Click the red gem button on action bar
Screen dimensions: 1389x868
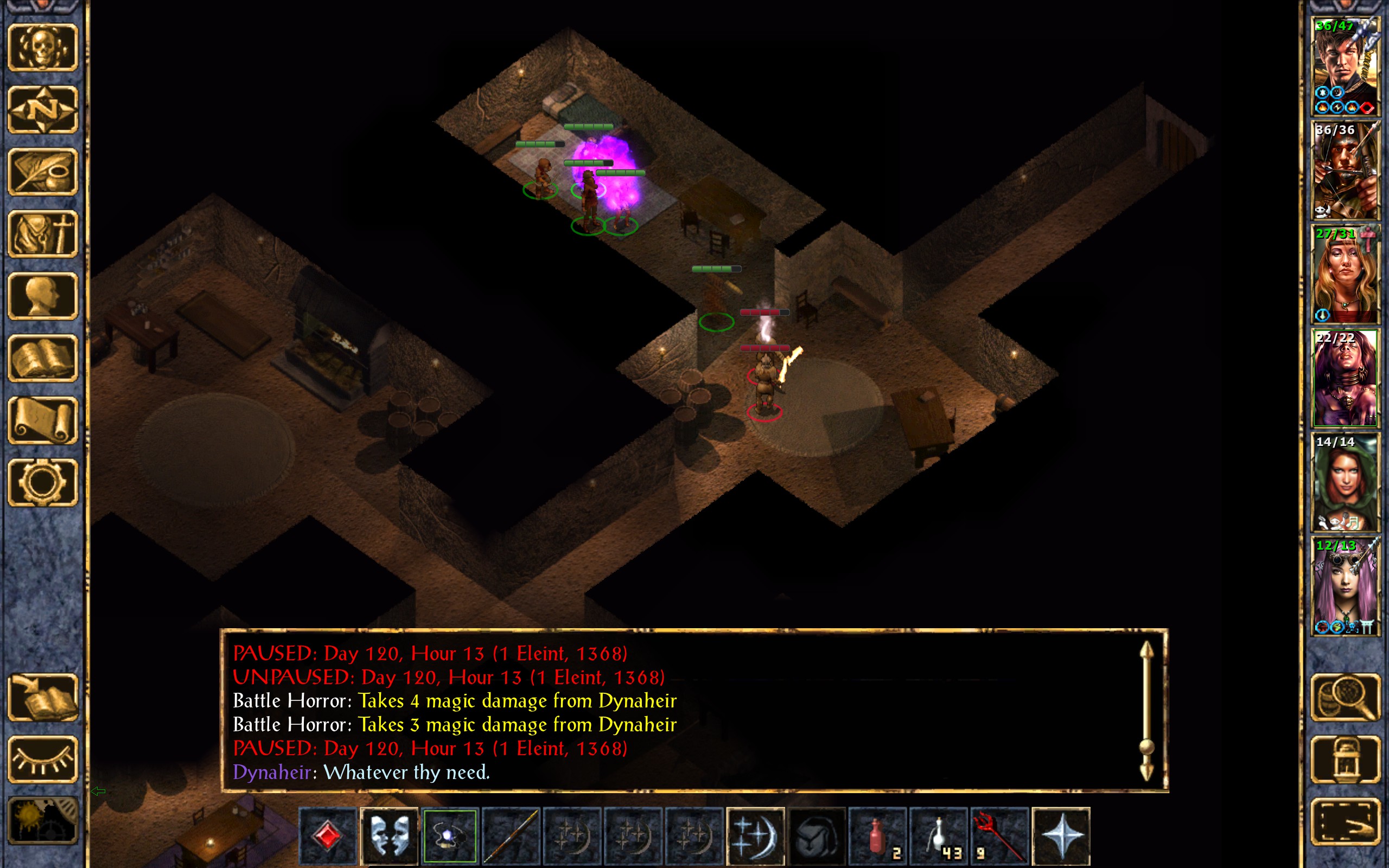[328, 836]
